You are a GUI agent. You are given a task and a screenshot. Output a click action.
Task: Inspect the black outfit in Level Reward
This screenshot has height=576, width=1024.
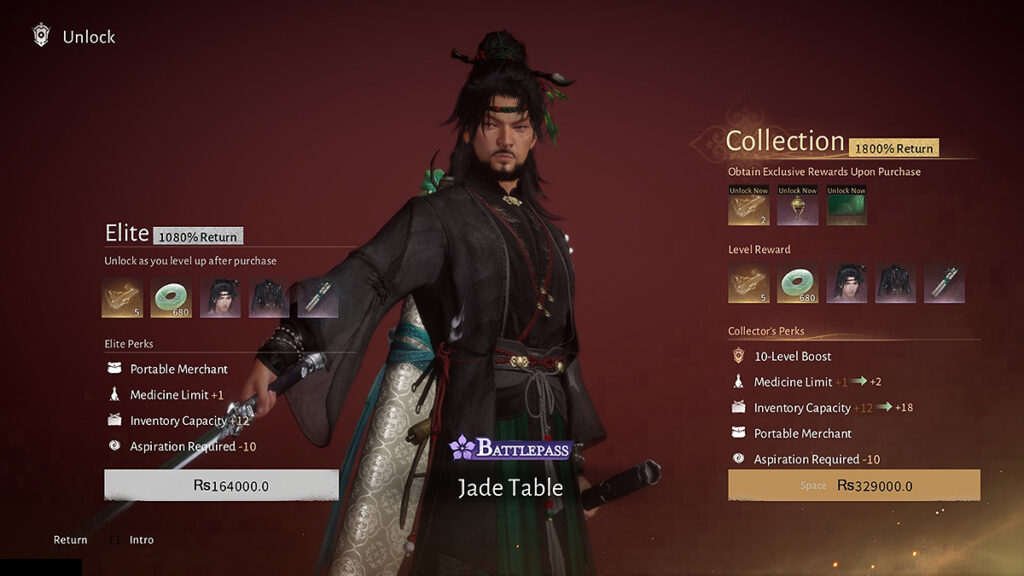(x=895, y=283)
